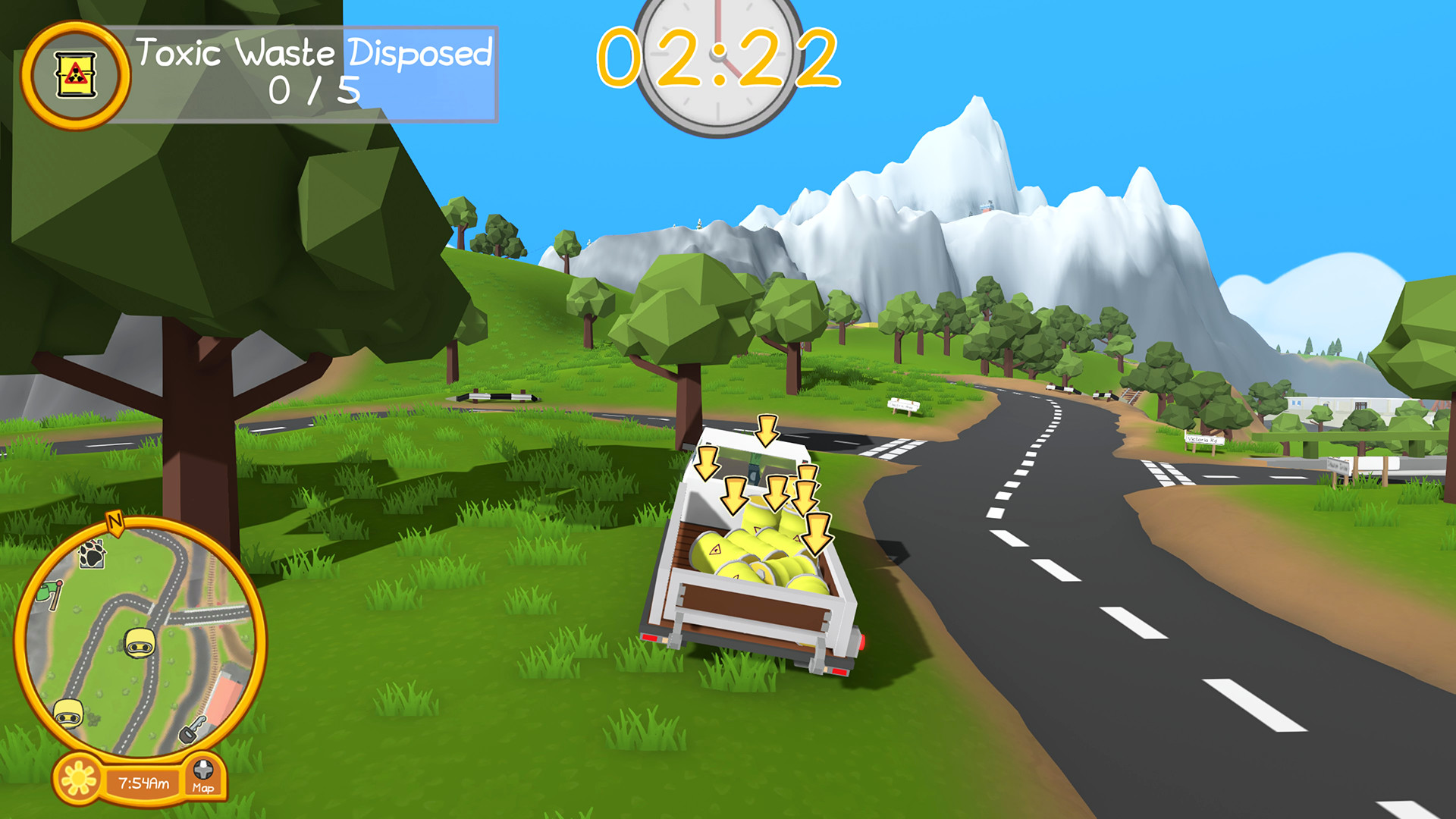Click the D-pad icon on the Map button
Screen dimensions: 1456x819
202,767
